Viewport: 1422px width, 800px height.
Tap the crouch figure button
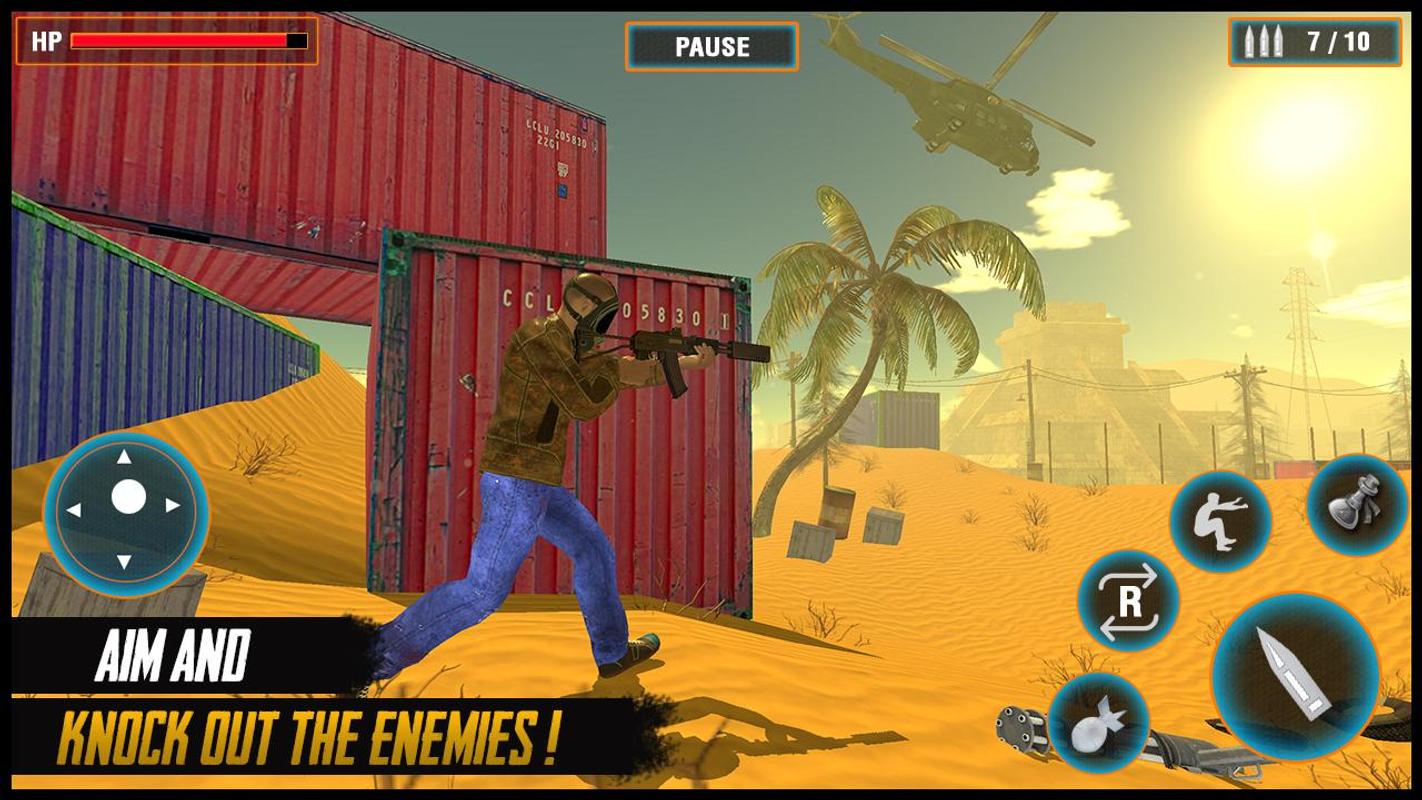point(1219,521)
